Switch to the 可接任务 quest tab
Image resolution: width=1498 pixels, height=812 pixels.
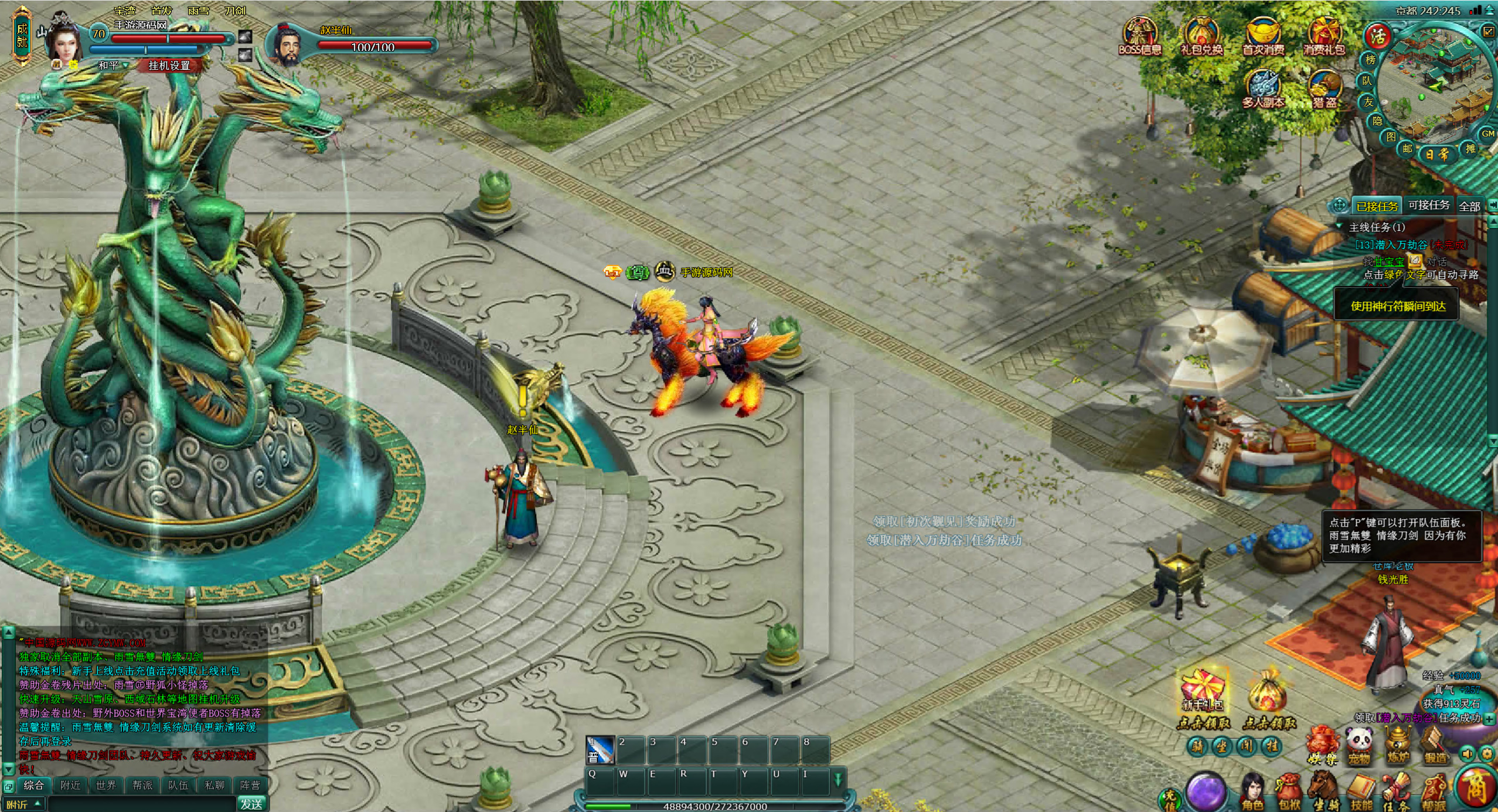pyautogui.click(x=1428, y=205)
